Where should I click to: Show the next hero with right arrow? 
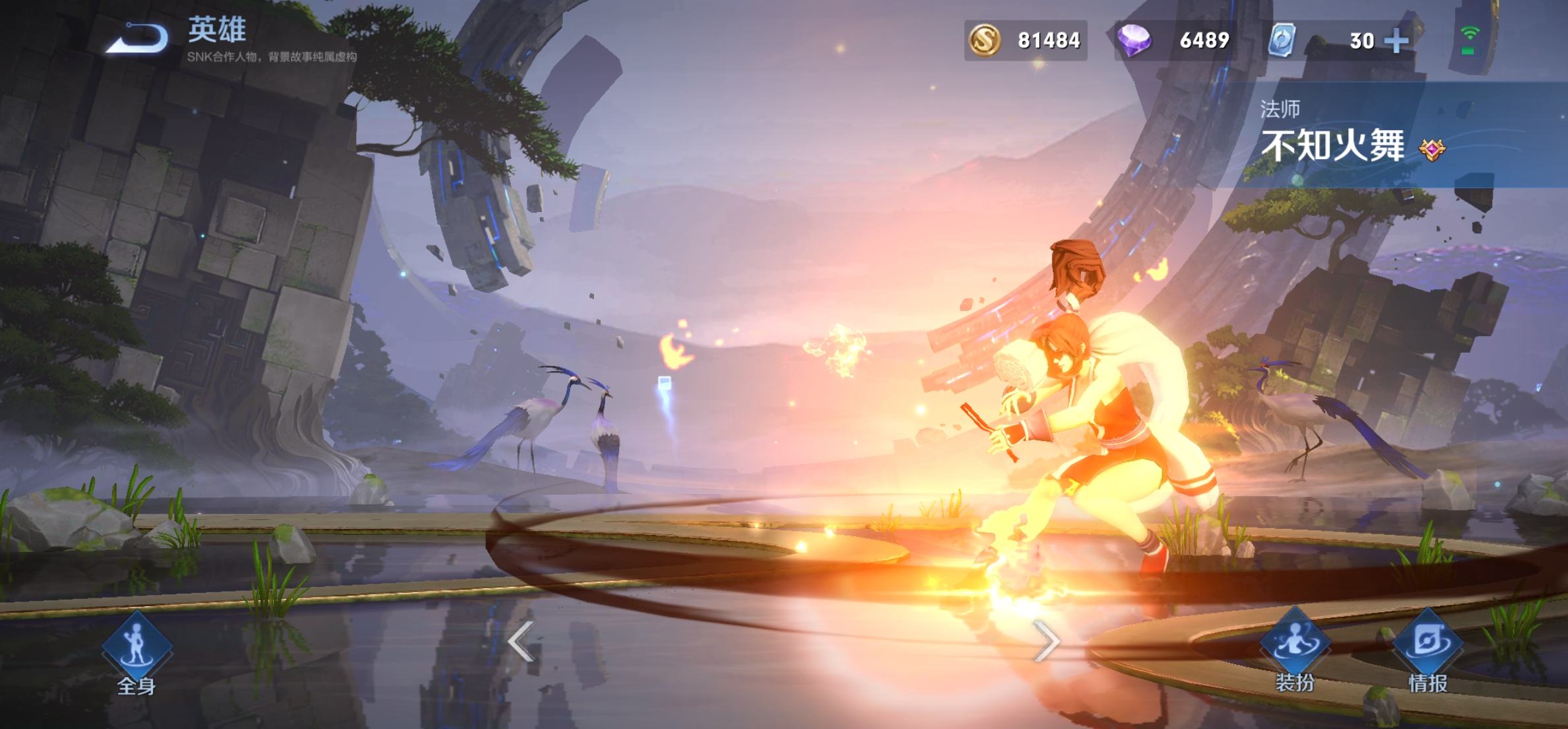click(1047, 641)
